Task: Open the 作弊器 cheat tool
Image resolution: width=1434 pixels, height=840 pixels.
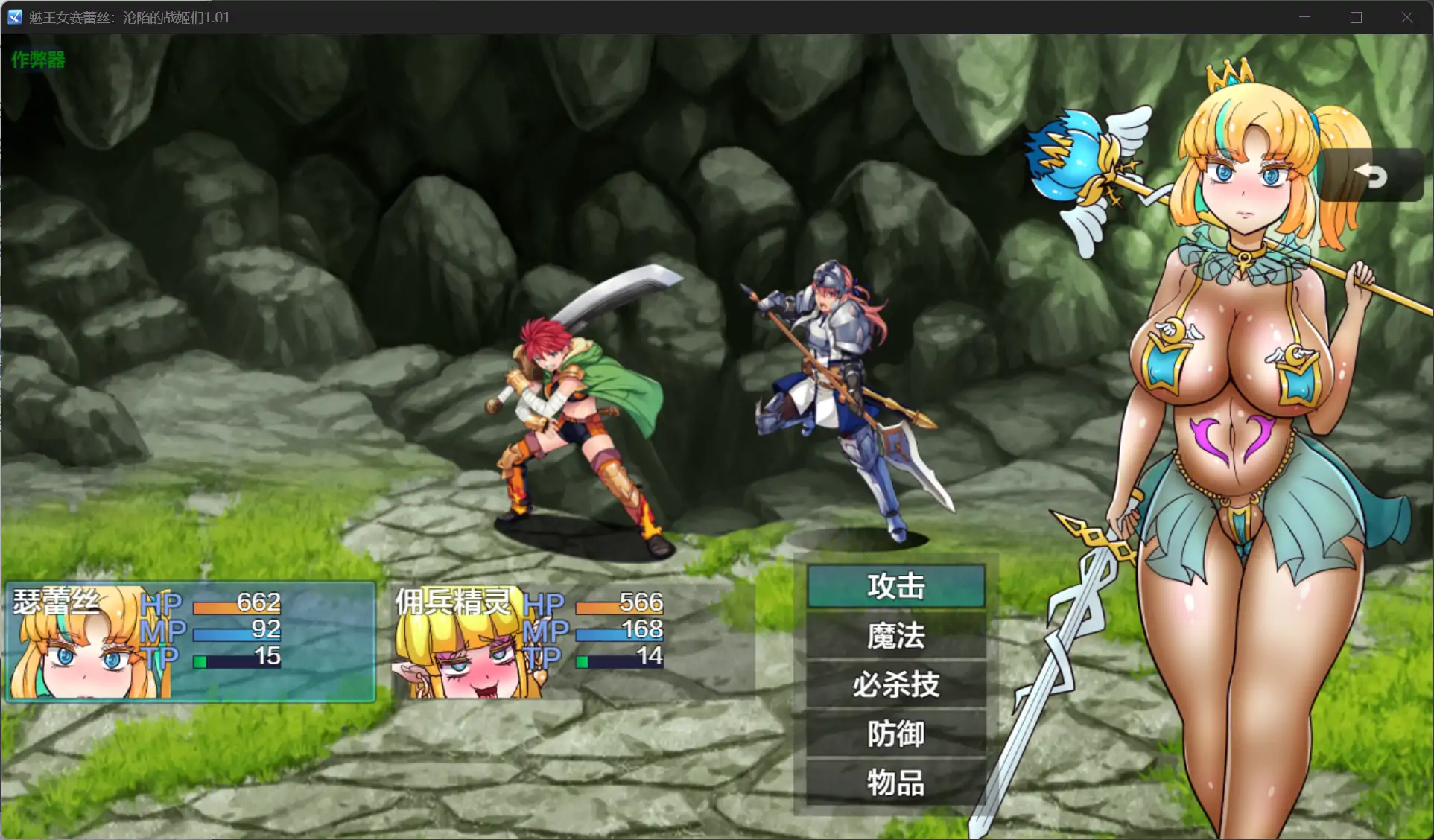Action: coord(37,60)
